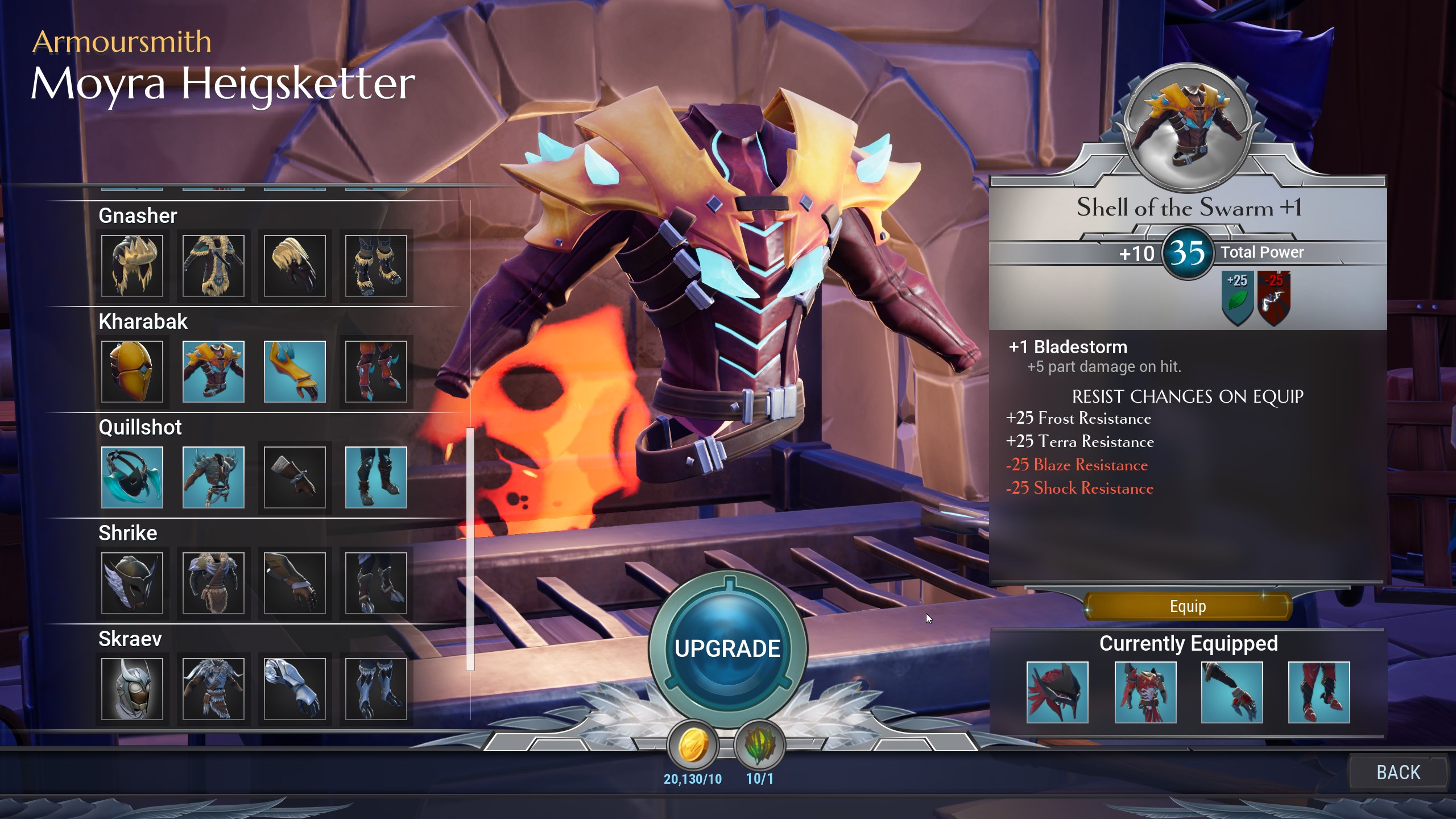The image size is (1456, 819).
Task: Select the Quillshot boots highlighted slot
Action: click(375, 477)
